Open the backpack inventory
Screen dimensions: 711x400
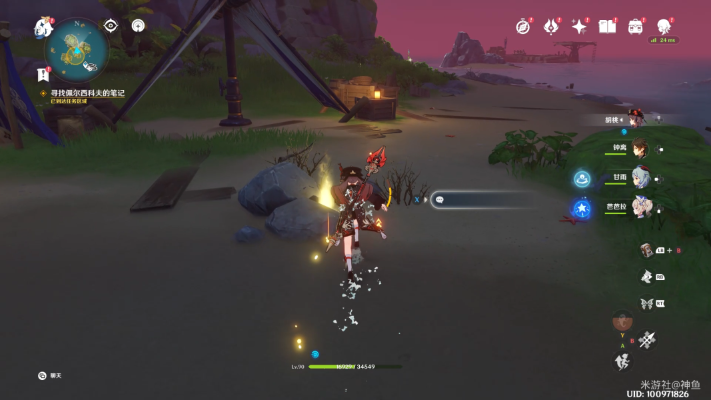coord(635,27)
